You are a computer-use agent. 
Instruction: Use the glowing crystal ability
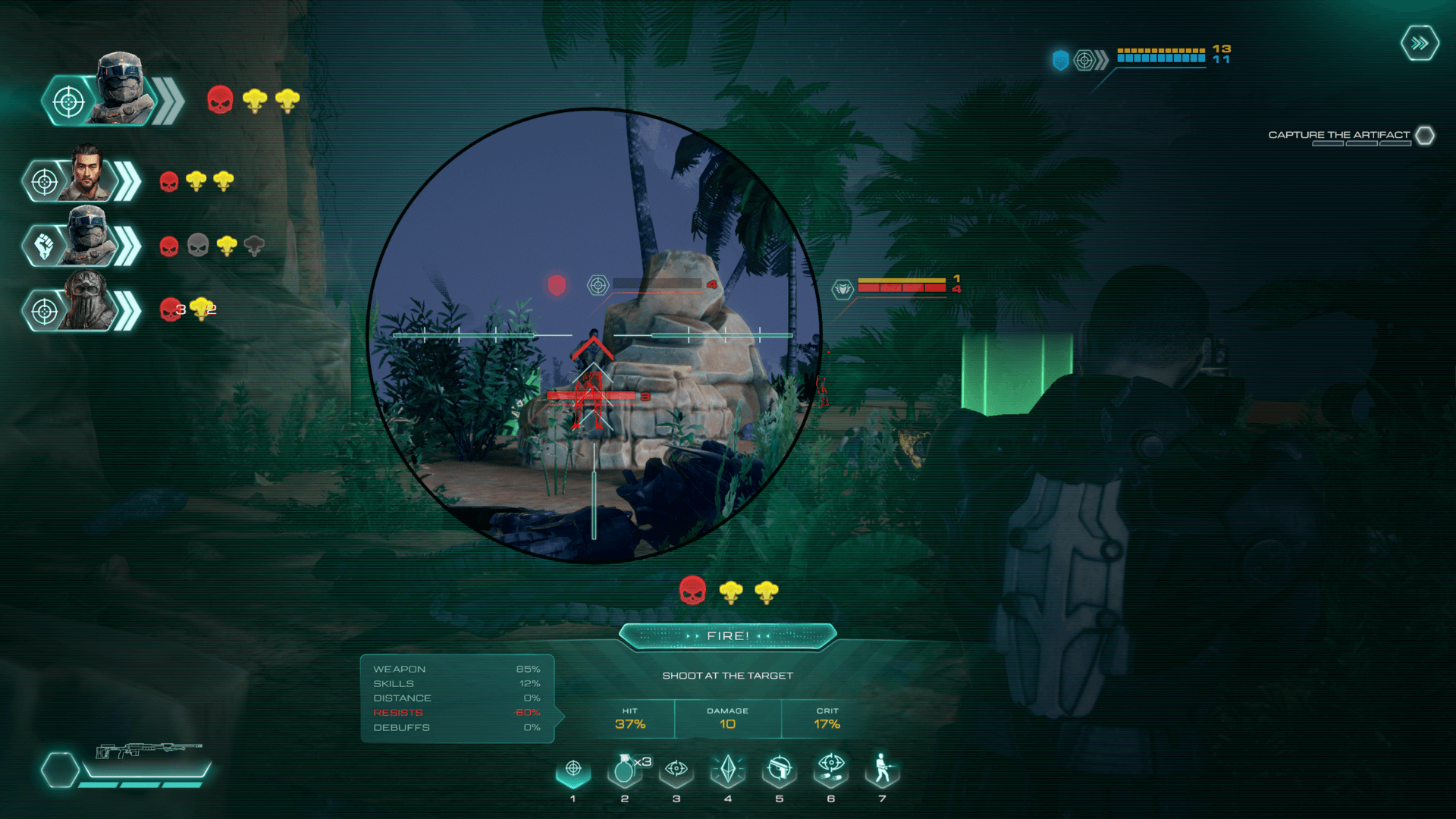pos(728,770)
